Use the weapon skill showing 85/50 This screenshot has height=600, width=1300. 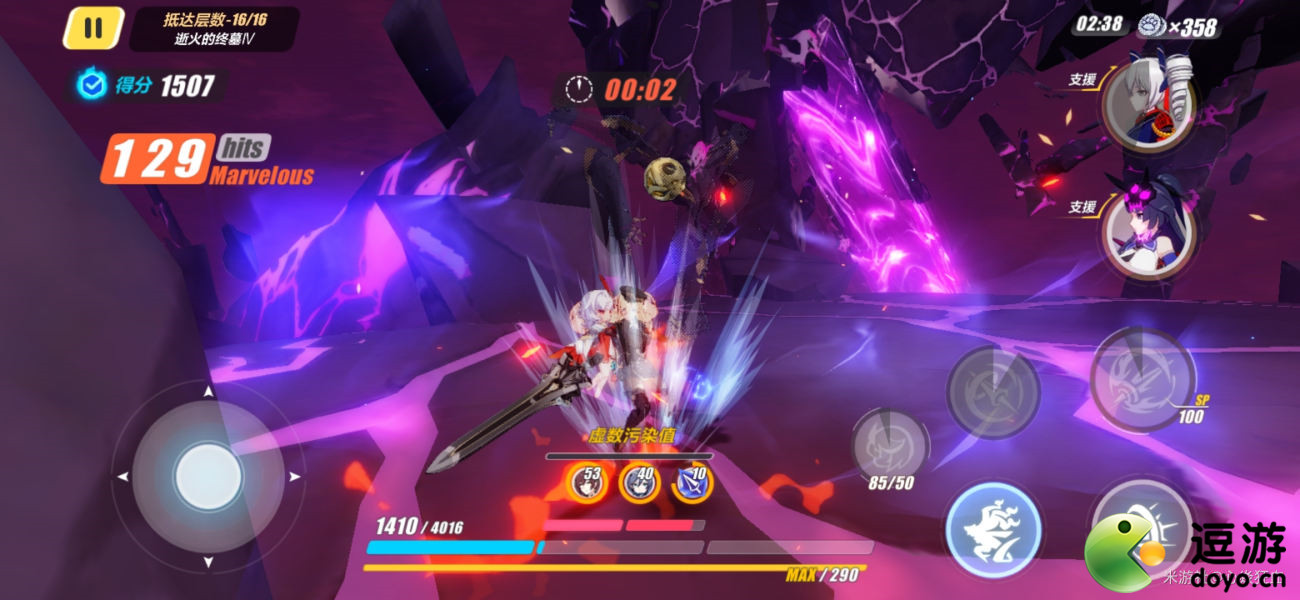(889, 446)
